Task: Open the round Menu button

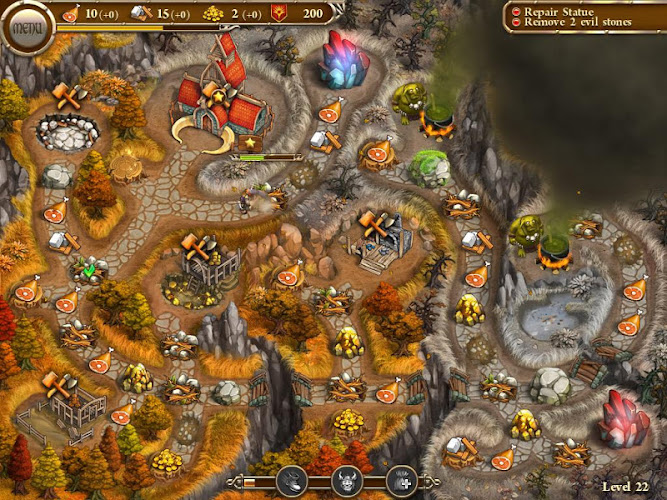Action: pos(26,26)
